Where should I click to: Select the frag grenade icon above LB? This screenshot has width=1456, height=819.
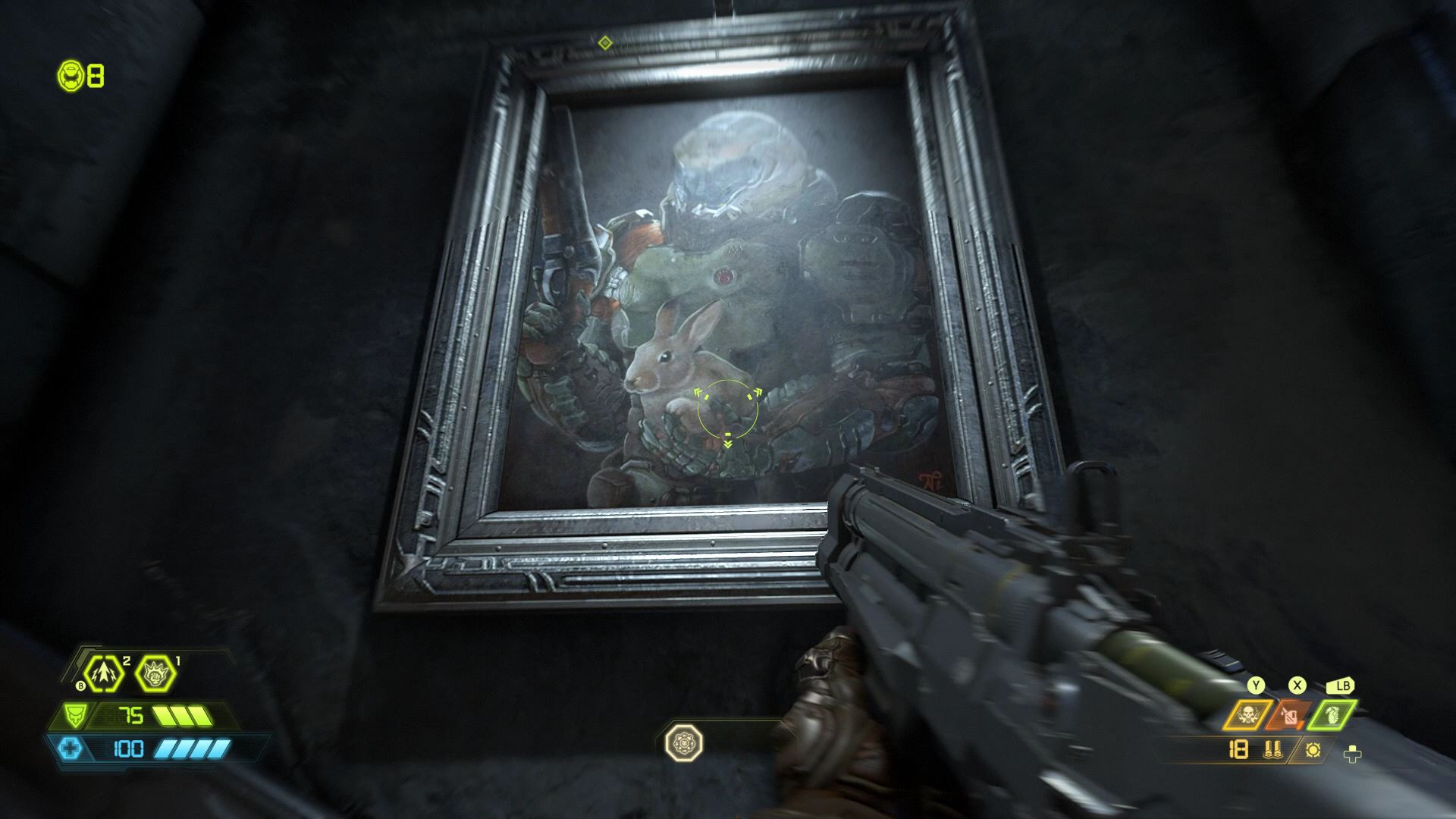[x=1334, y=715]
